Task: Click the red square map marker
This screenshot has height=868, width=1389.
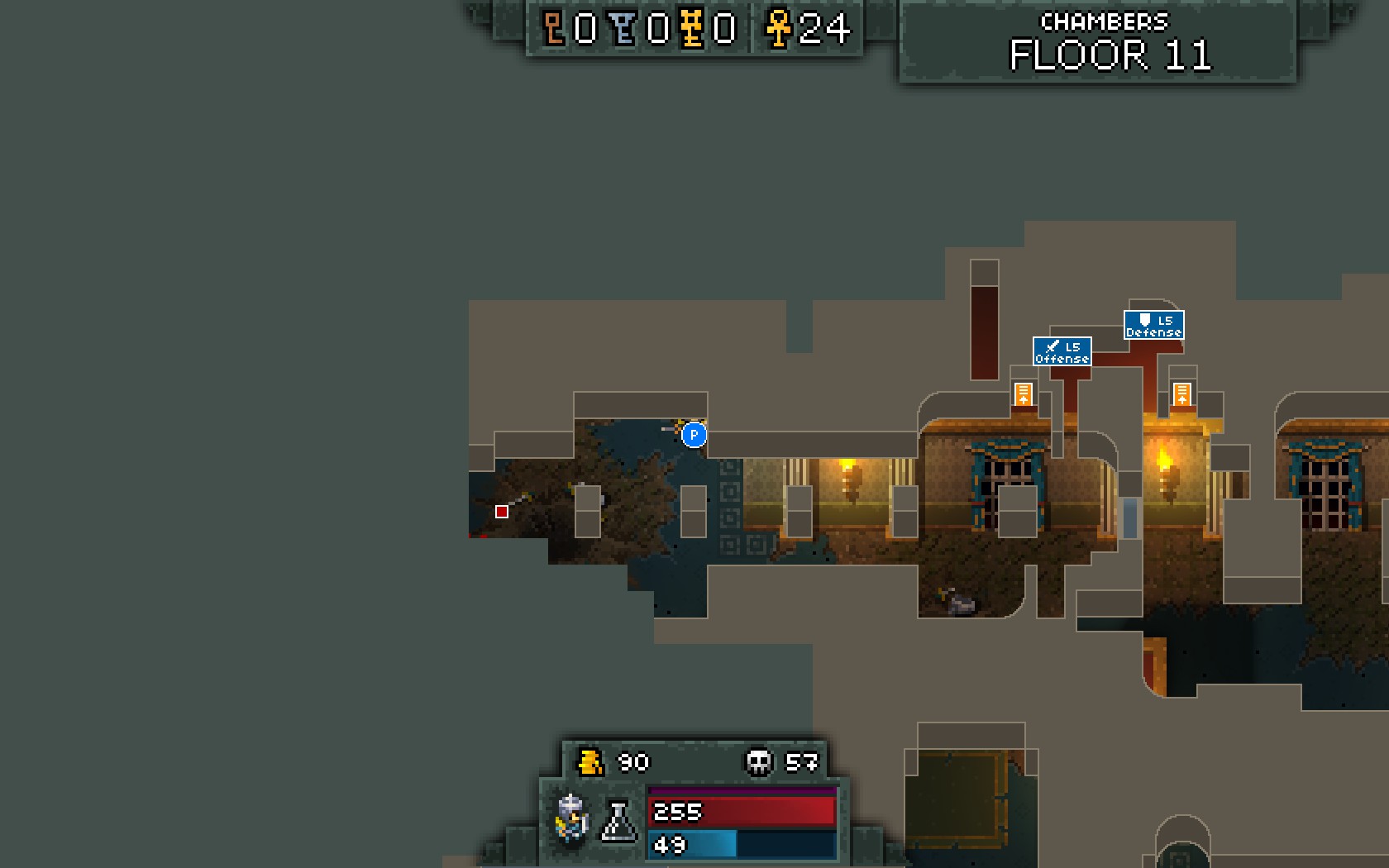Action: tap(501, 512)
